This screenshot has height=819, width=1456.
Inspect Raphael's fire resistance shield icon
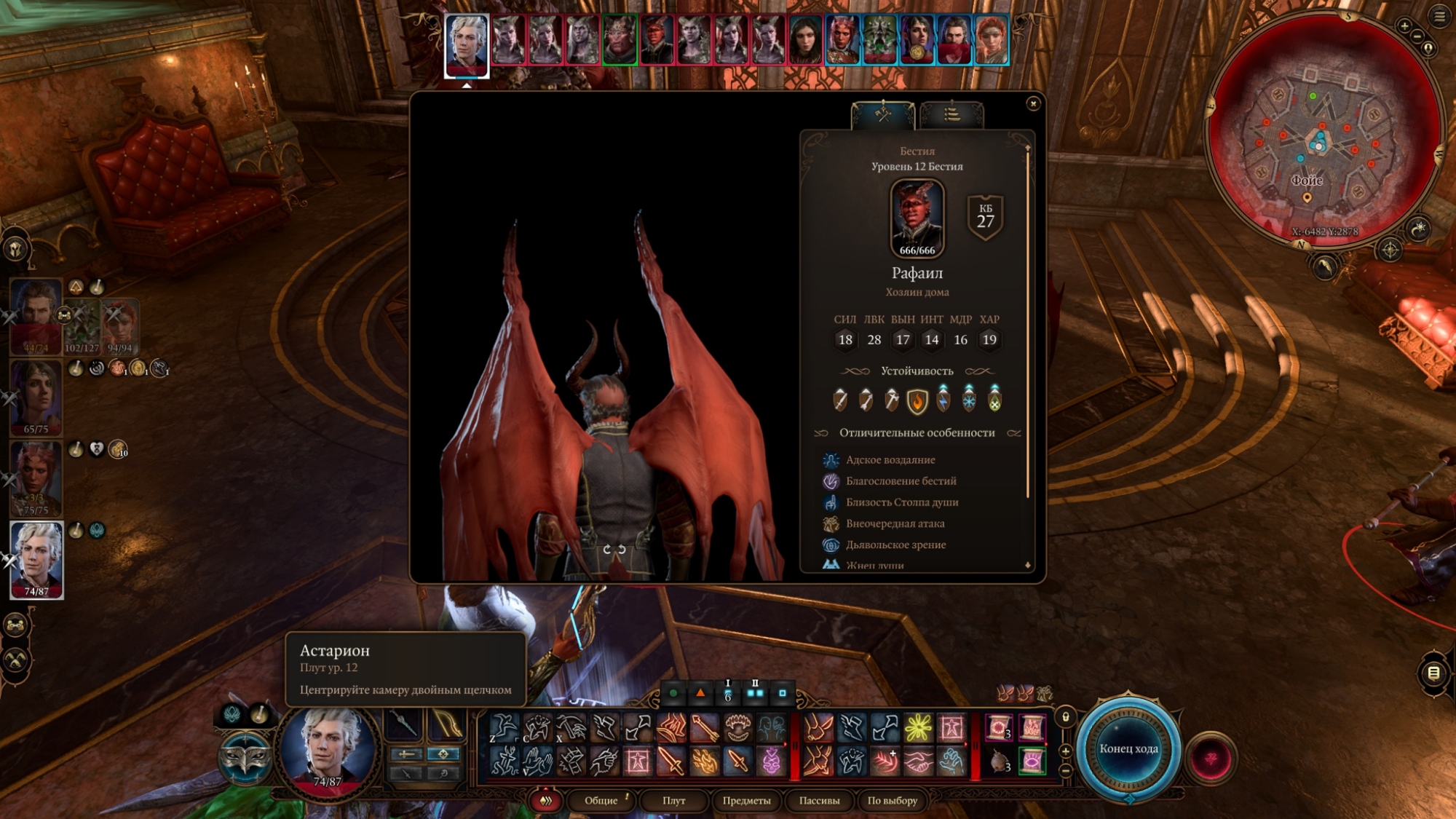(x=917, y=400)
